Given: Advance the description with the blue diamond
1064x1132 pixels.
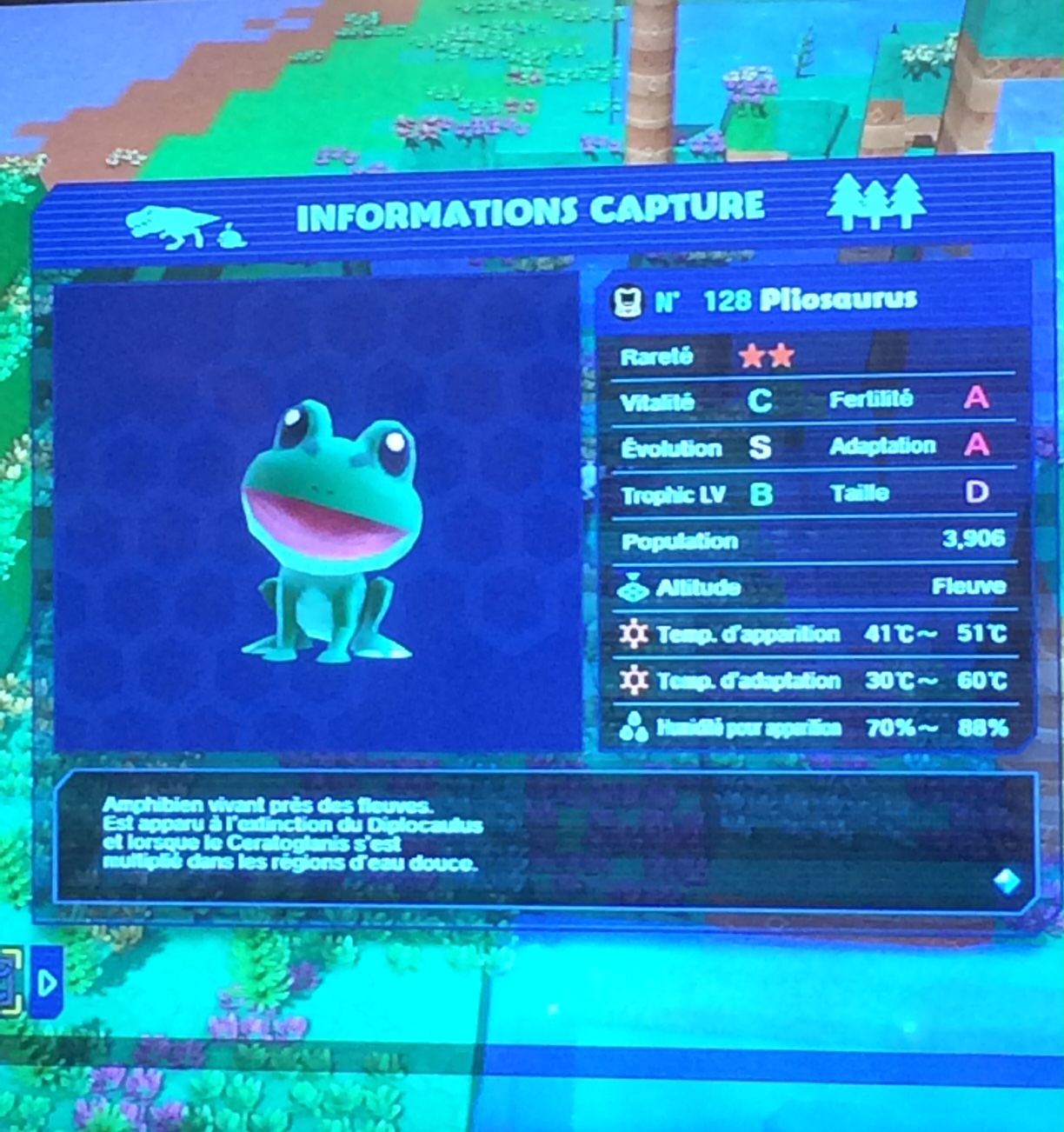Looking at the screenshot, I should 1007,882.
